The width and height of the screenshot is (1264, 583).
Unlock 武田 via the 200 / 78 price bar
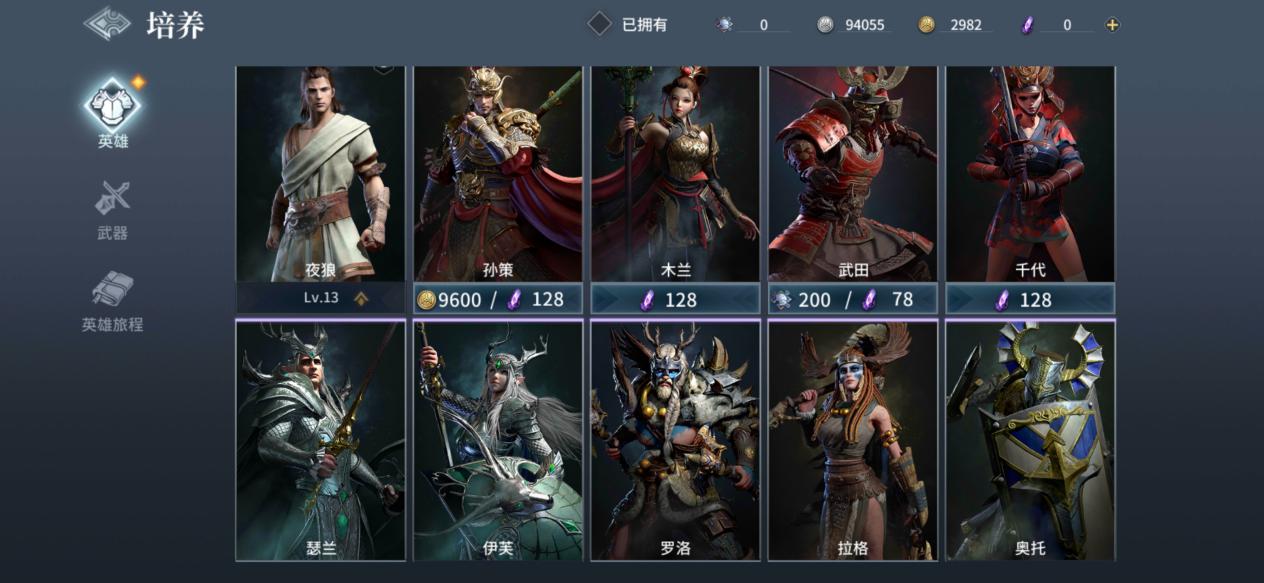(853, 299)
